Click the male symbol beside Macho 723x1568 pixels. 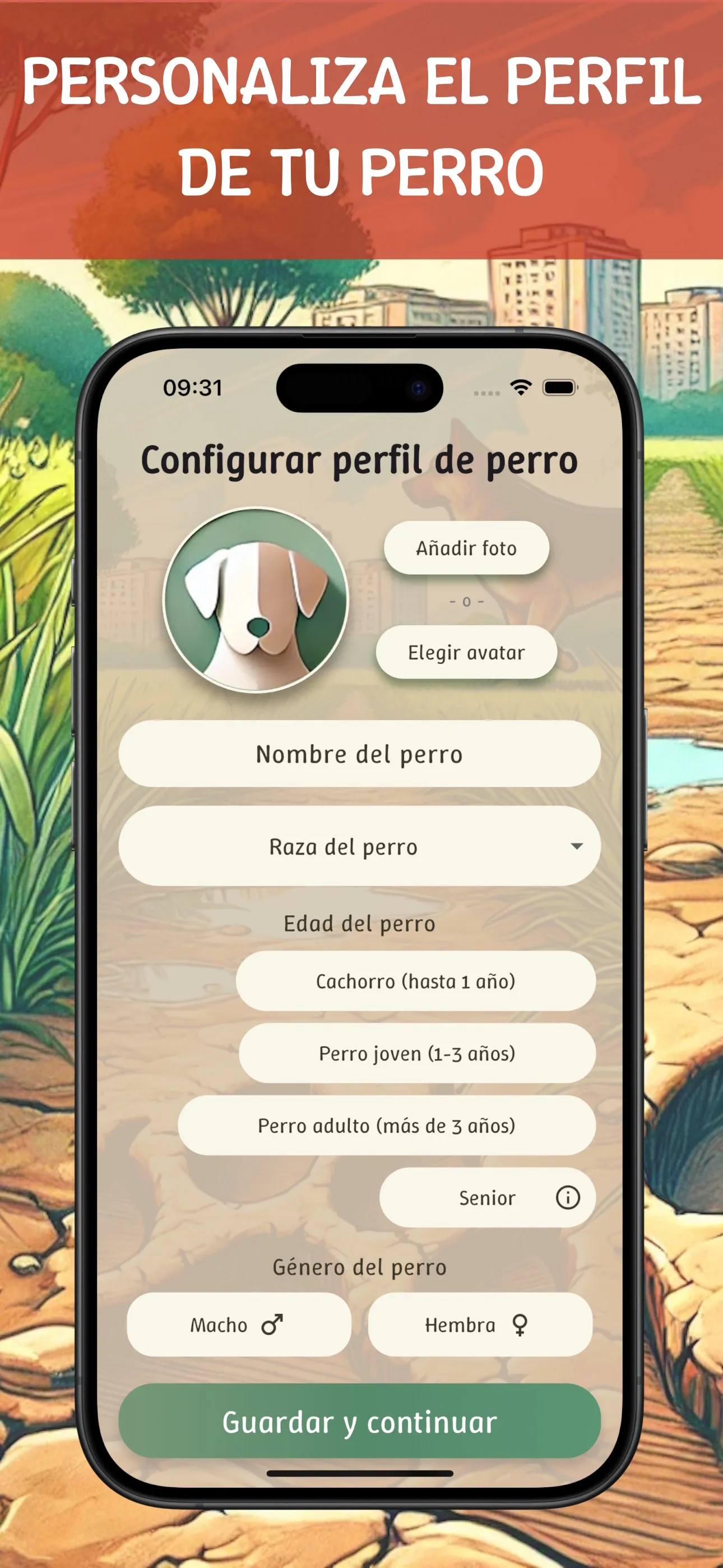click(272, 1325)
